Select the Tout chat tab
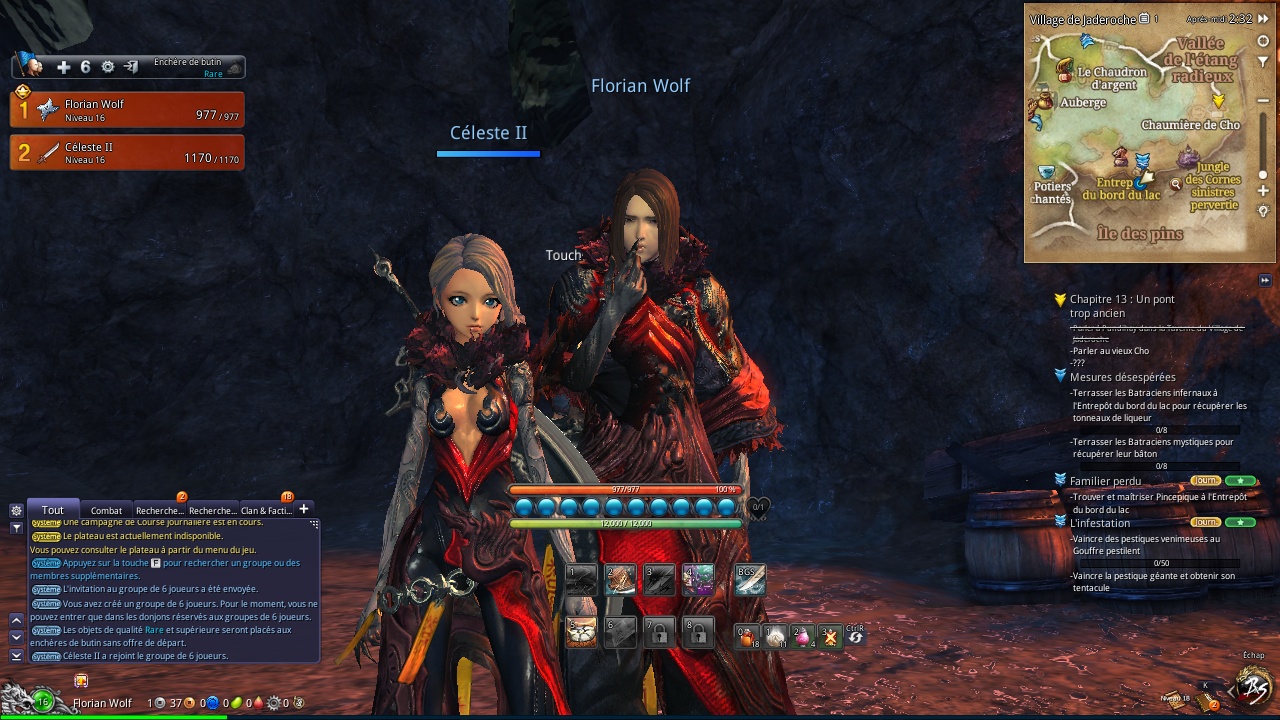This screenshot has height=720, width=1280. (x=52, y=510)
